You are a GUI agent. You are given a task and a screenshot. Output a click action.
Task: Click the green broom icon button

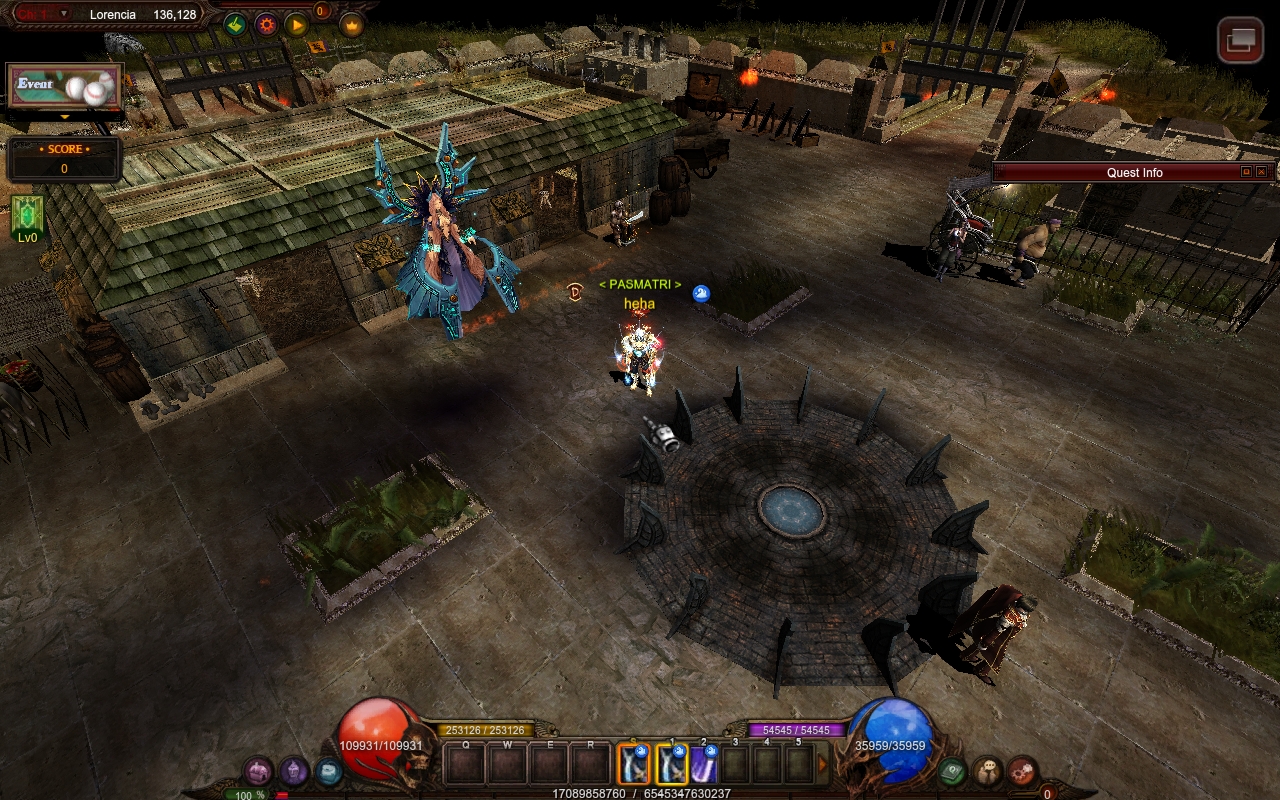tap(235, 25)
